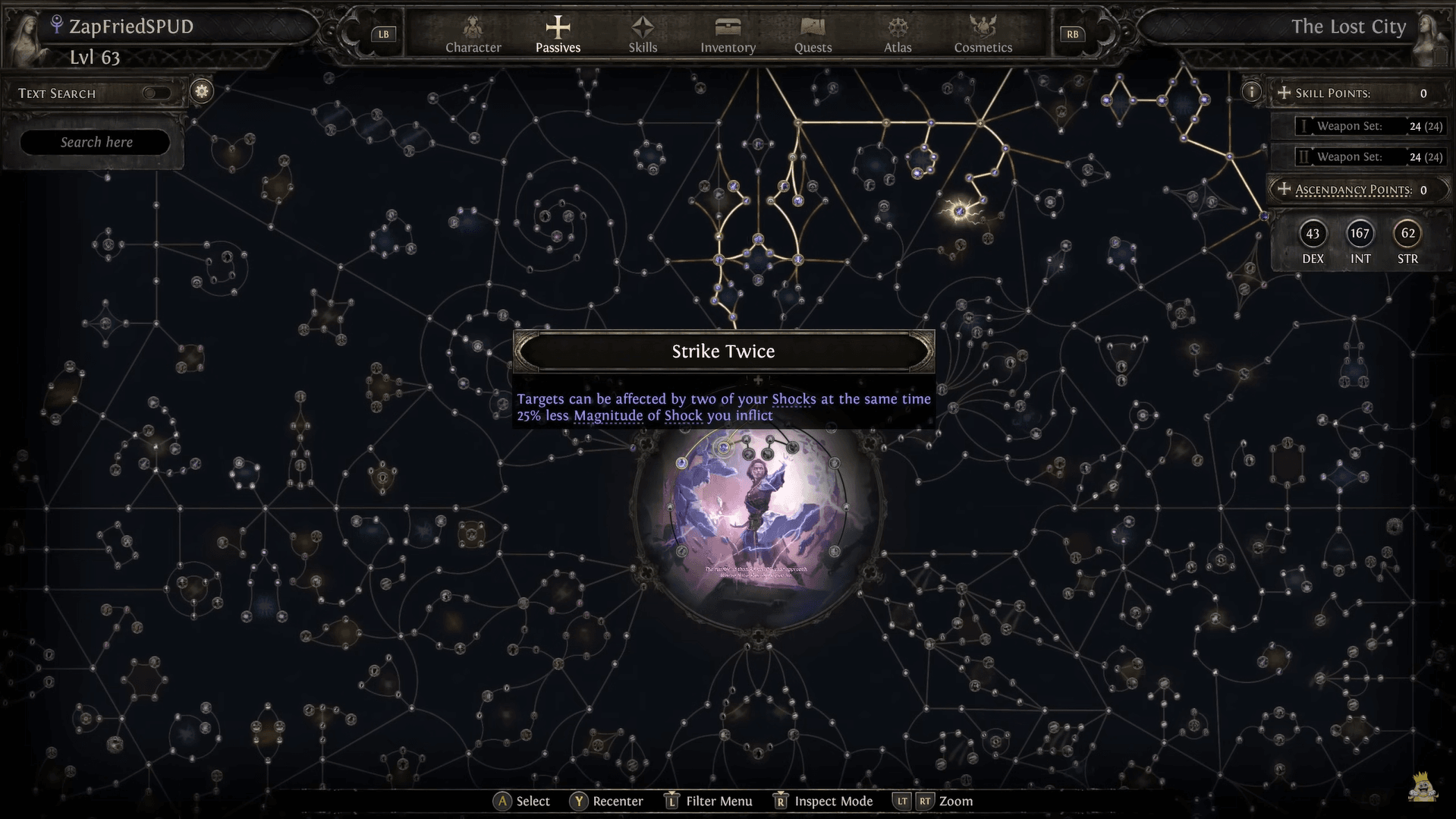Toggle the Text Search switch

pyautogui.click(x=157, y=93)
